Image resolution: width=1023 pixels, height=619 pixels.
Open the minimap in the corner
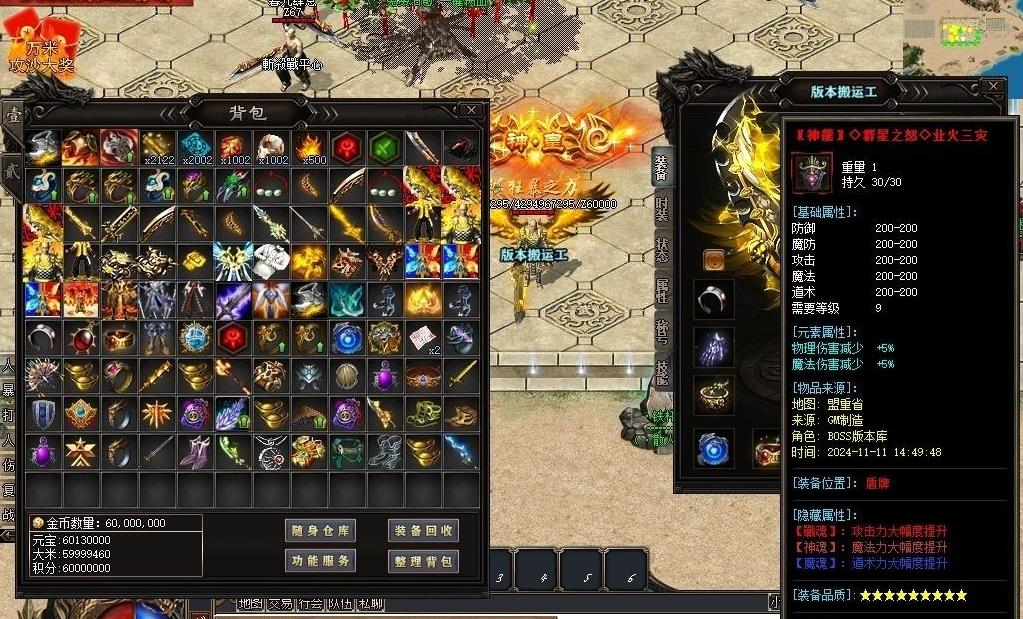[x=962, y=30]
